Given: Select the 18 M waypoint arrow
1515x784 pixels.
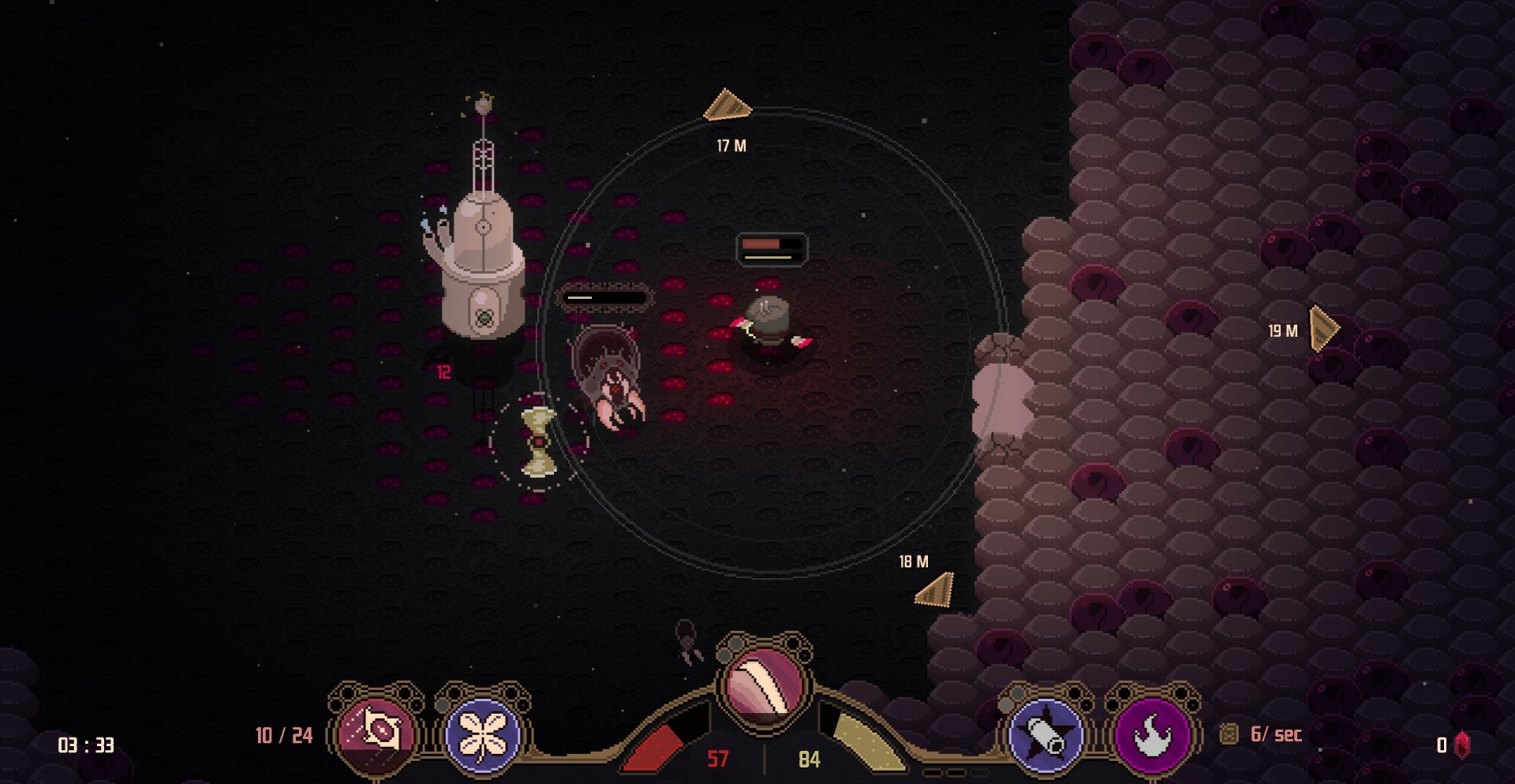Looking at the screenshot, I should coord(936,591).
